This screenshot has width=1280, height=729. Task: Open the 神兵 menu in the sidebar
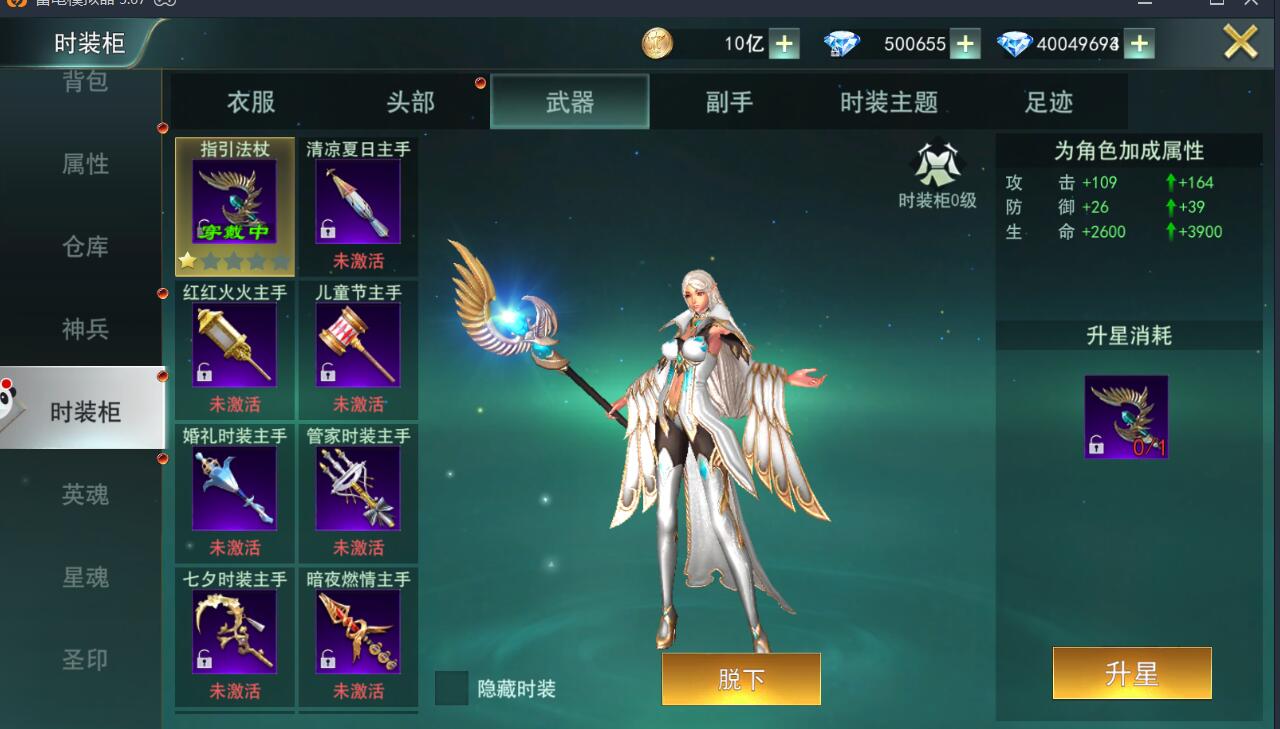(x=85, y=329)
